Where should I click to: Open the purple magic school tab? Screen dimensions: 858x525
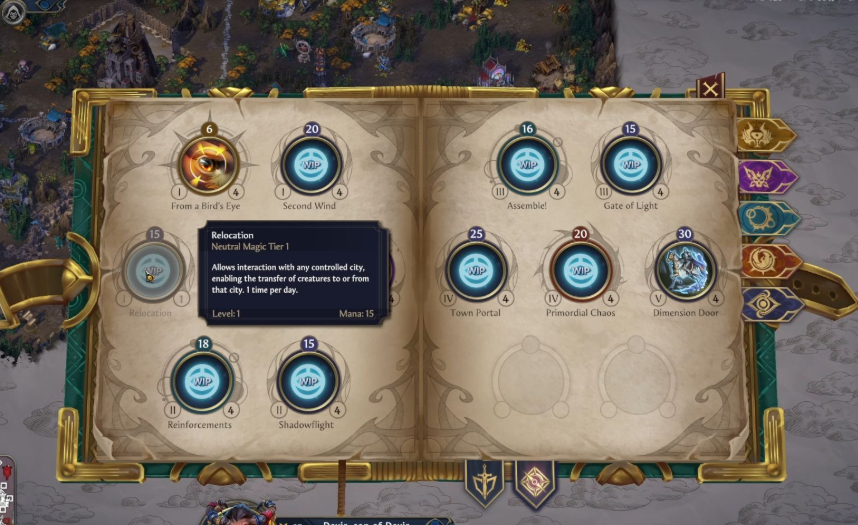[765, 177]
